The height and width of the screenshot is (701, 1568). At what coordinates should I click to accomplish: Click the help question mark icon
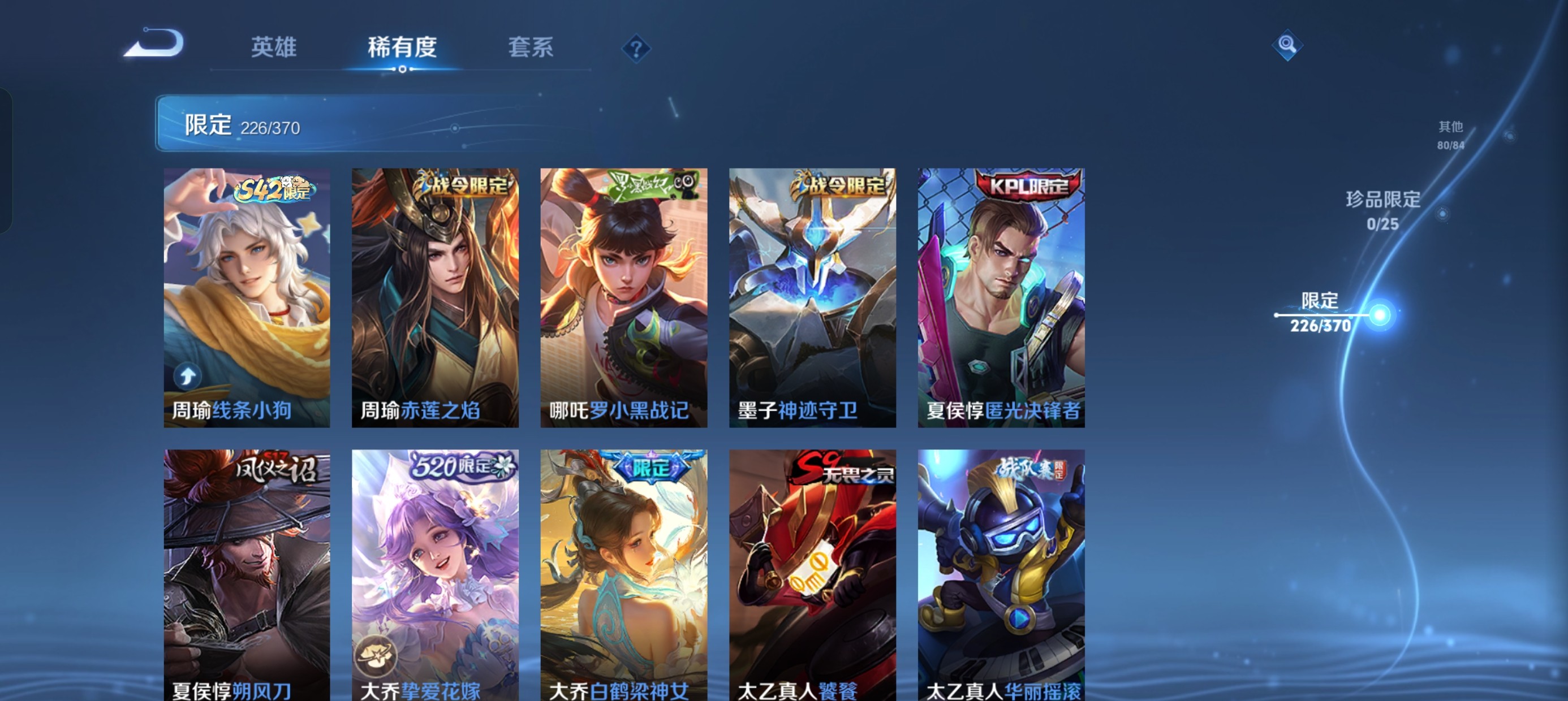click(636, 48)
